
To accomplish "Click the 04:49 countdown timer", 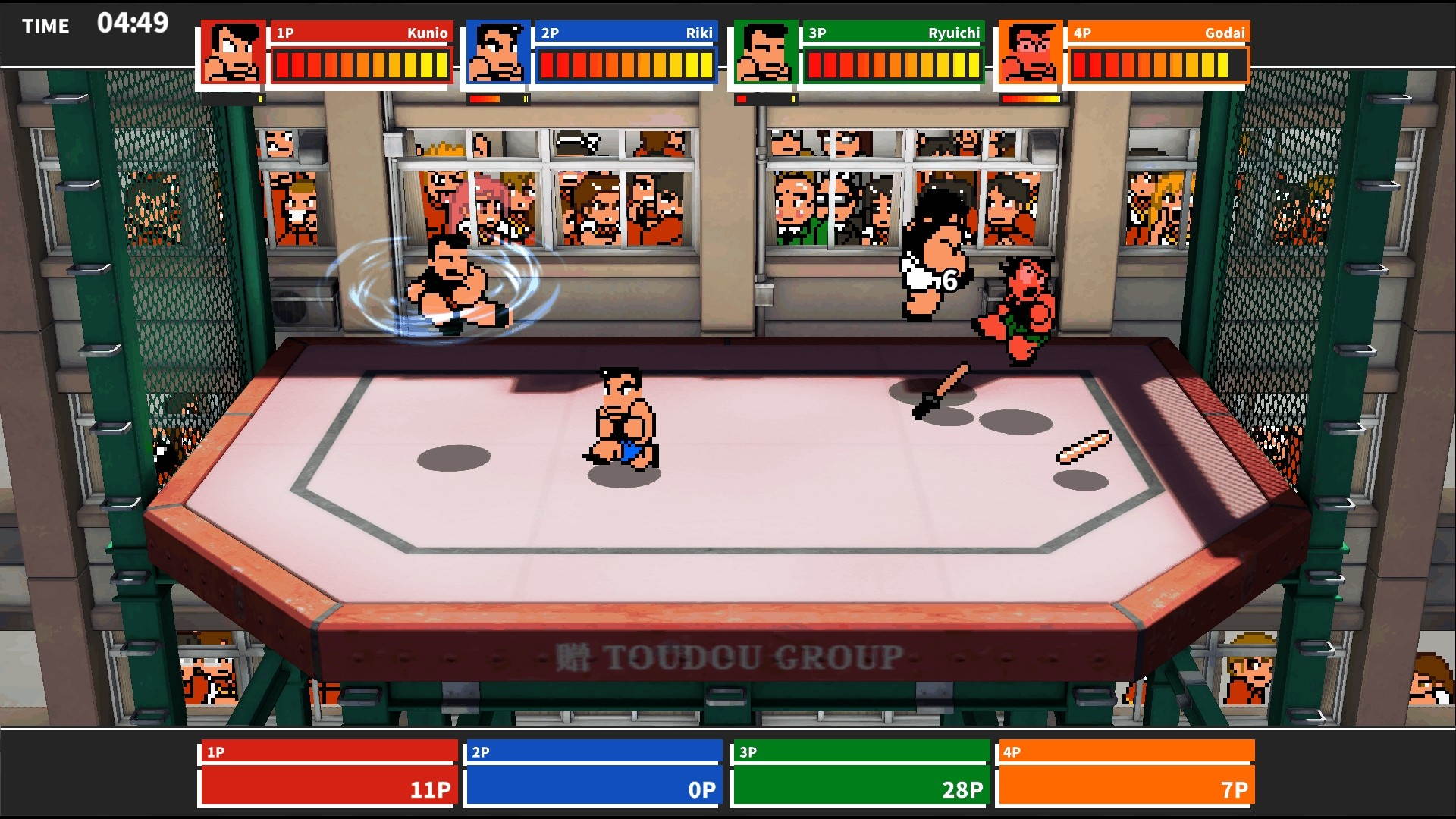I will [133, 24].
